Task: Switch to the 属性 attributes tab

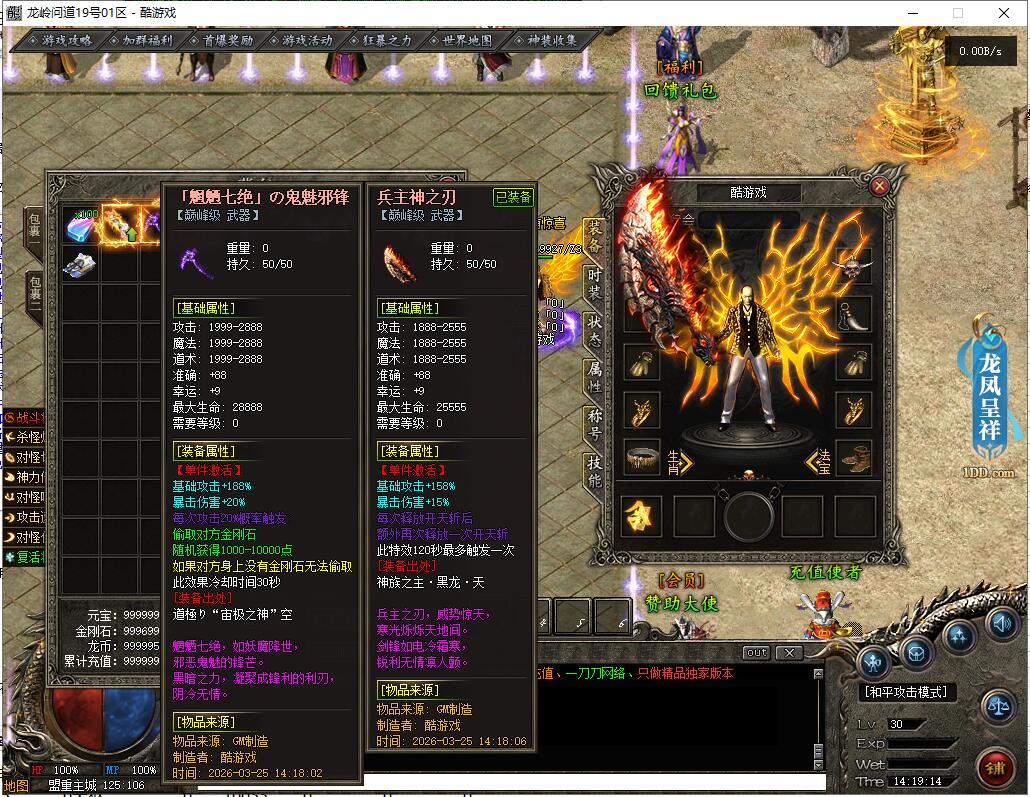Action: (x=595, y=376)
